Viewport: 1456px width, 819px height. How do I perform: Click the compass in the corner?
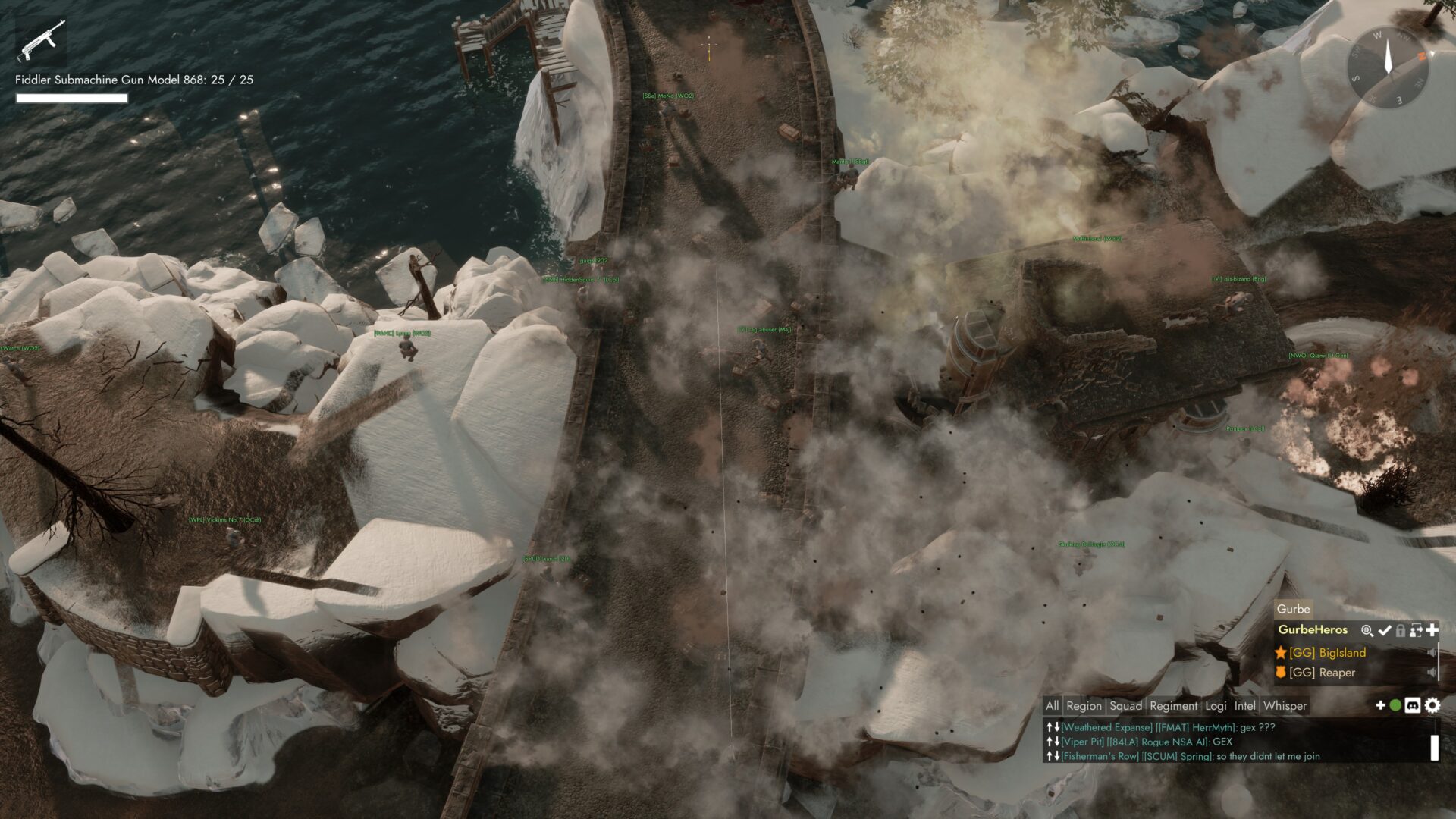[1388, 66]
